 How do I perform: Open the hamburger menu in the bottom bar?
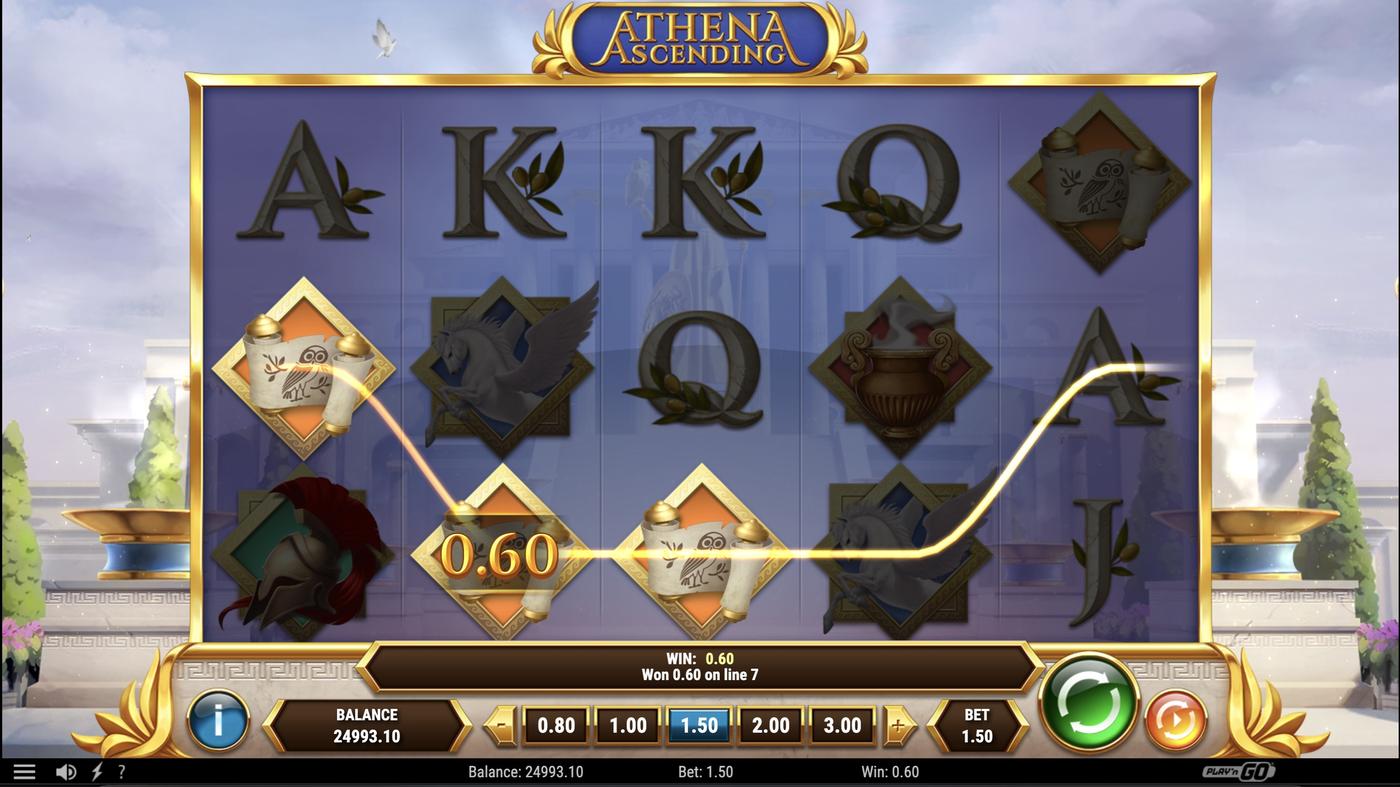pos(25,770)
